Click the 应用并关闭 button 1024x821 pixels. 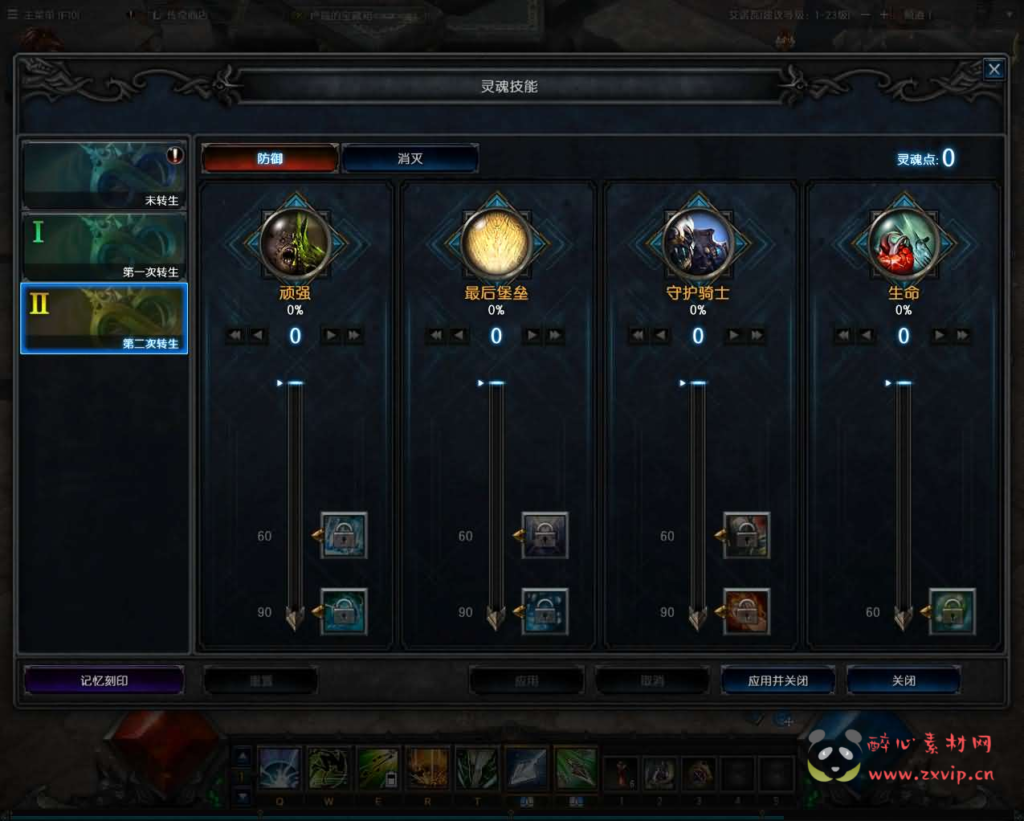tap(778, 681)
